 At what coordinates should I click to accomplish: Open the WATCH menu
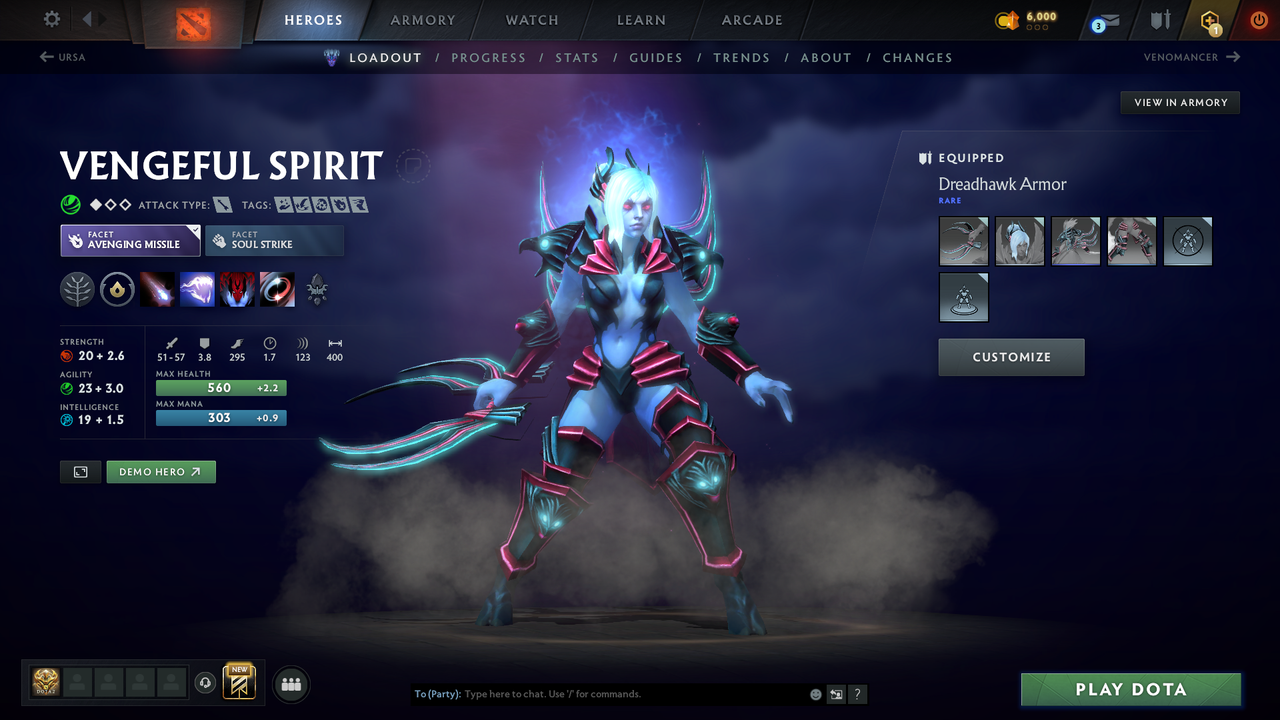[x=531, y=20]
